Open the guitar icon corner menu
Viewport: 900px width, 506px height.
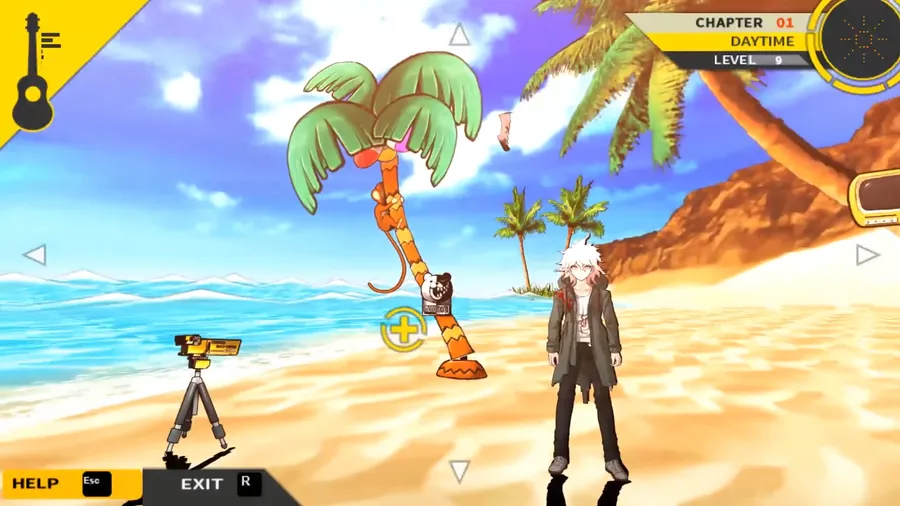click(35, 70)
